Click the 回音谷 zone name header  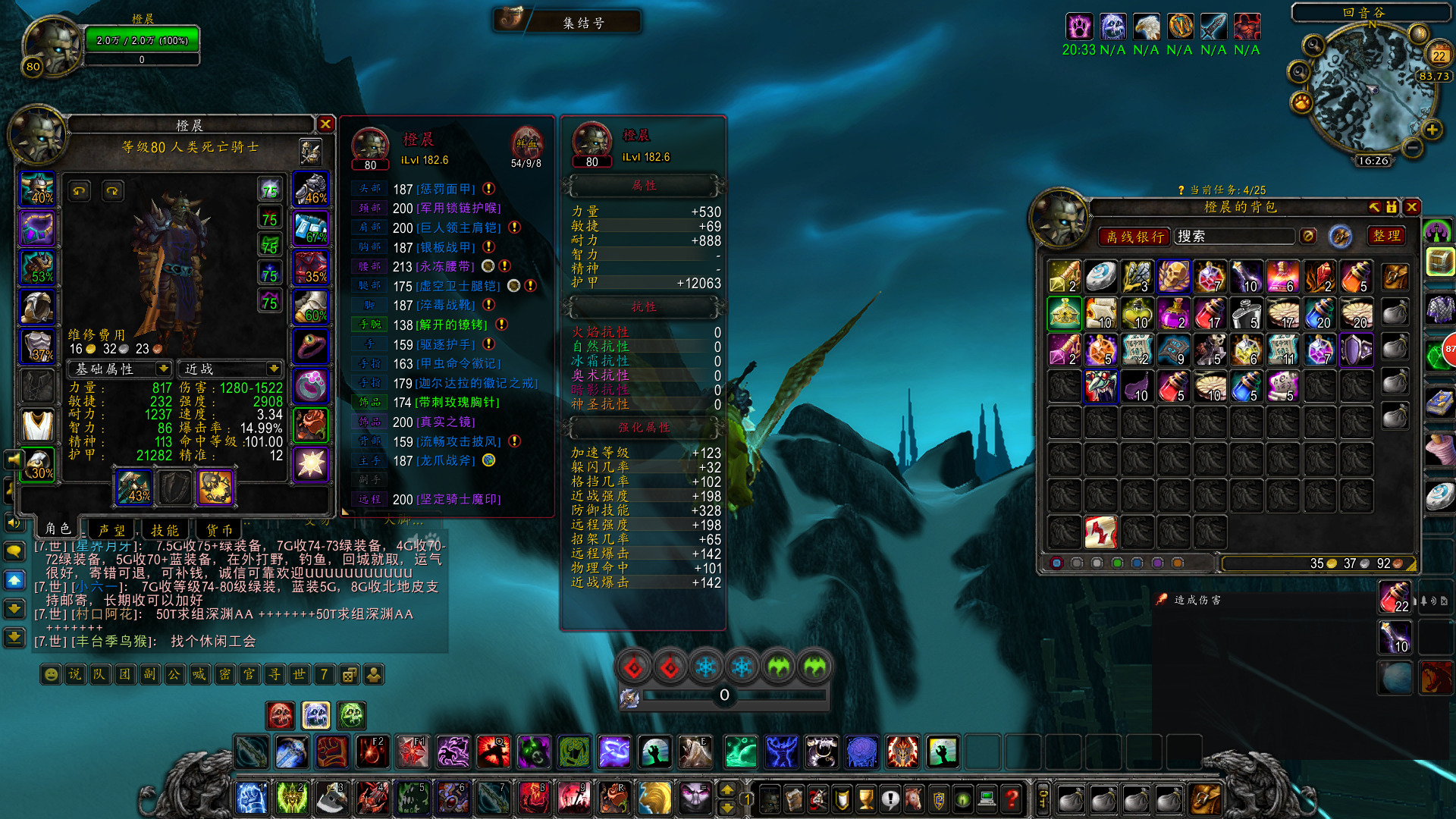click(1363, 12)
